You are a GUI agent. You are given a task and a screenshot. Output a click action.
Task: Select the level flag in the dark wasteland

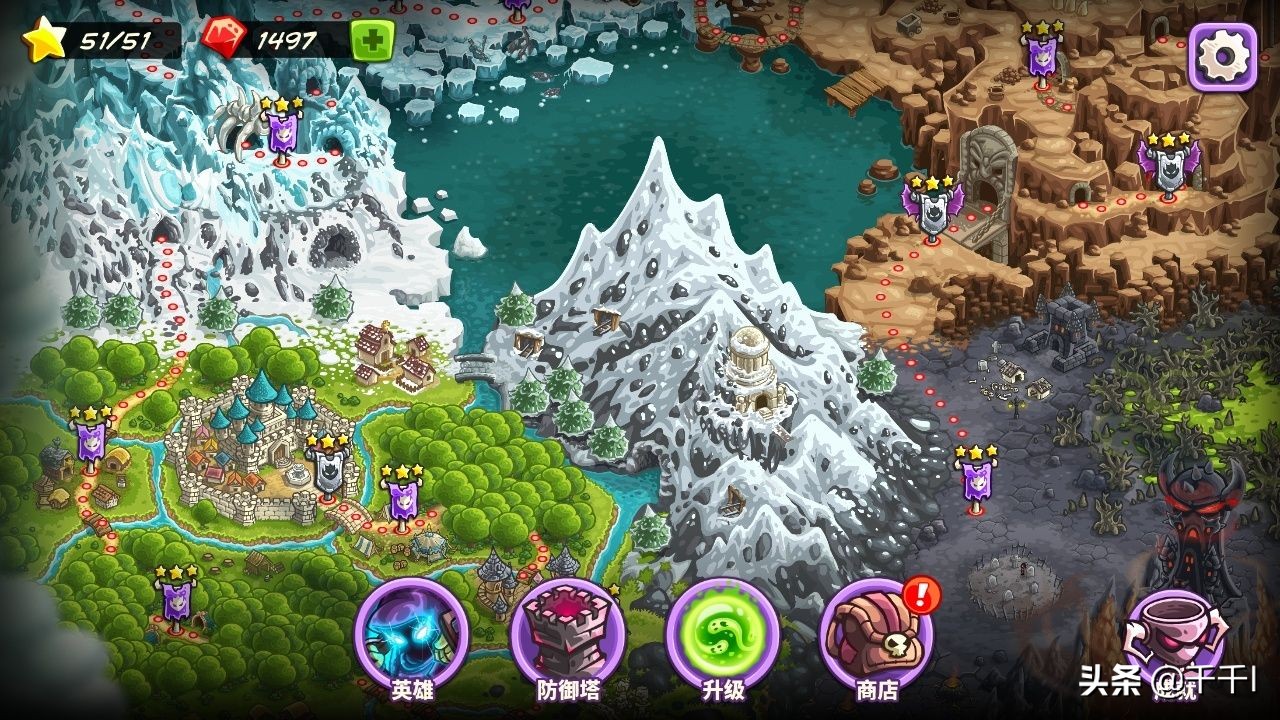coord(975,480)
